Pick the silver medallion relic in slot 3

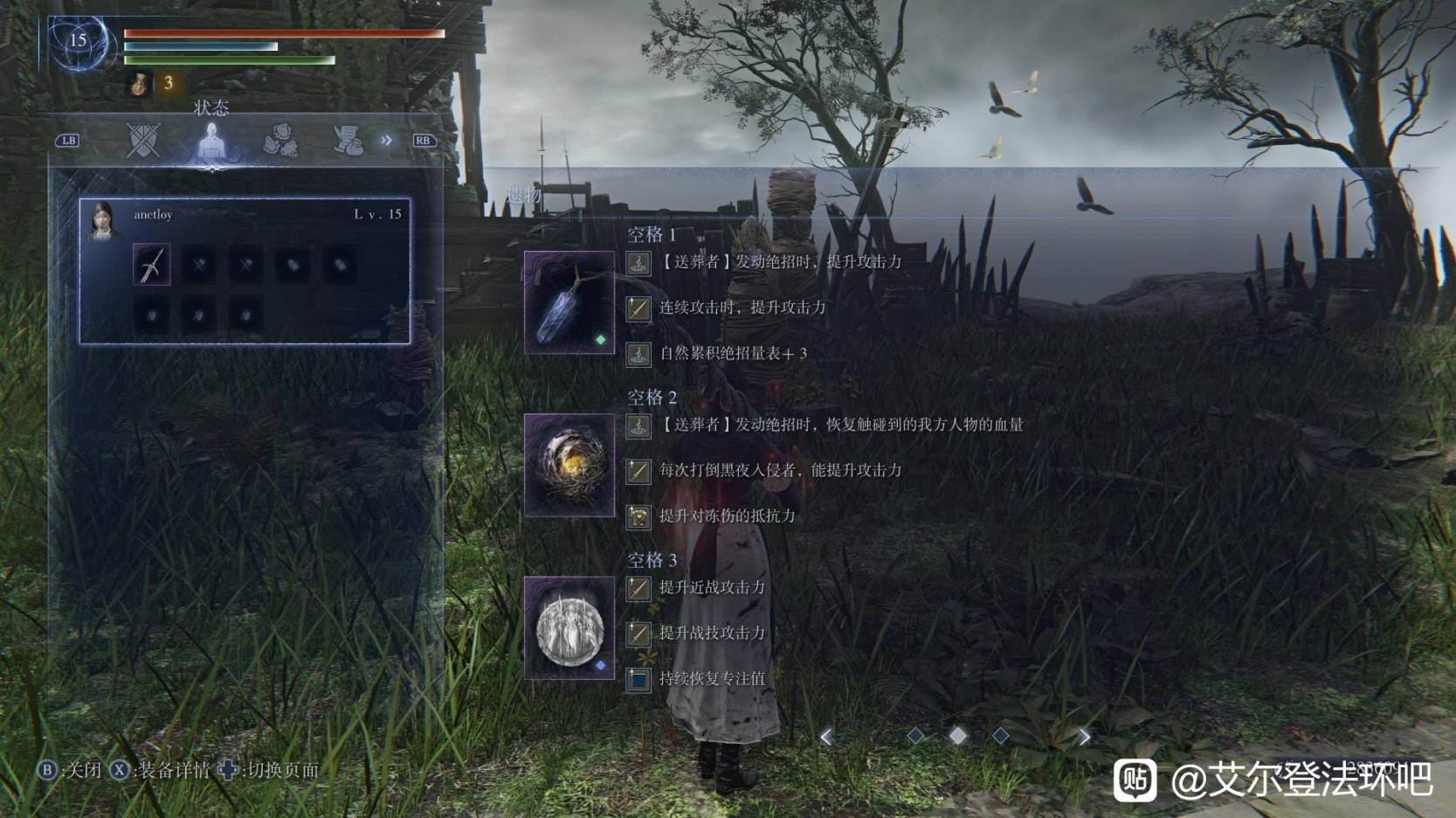[569, 627]
